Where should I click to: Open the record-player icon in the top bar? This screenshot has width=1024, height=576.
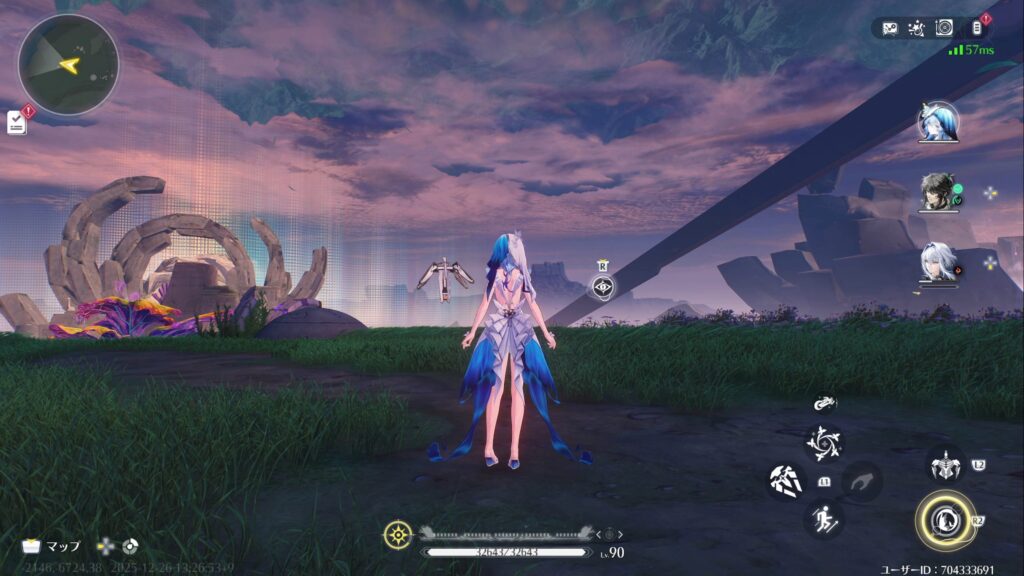pyautogui.click(x=944, y=28)
